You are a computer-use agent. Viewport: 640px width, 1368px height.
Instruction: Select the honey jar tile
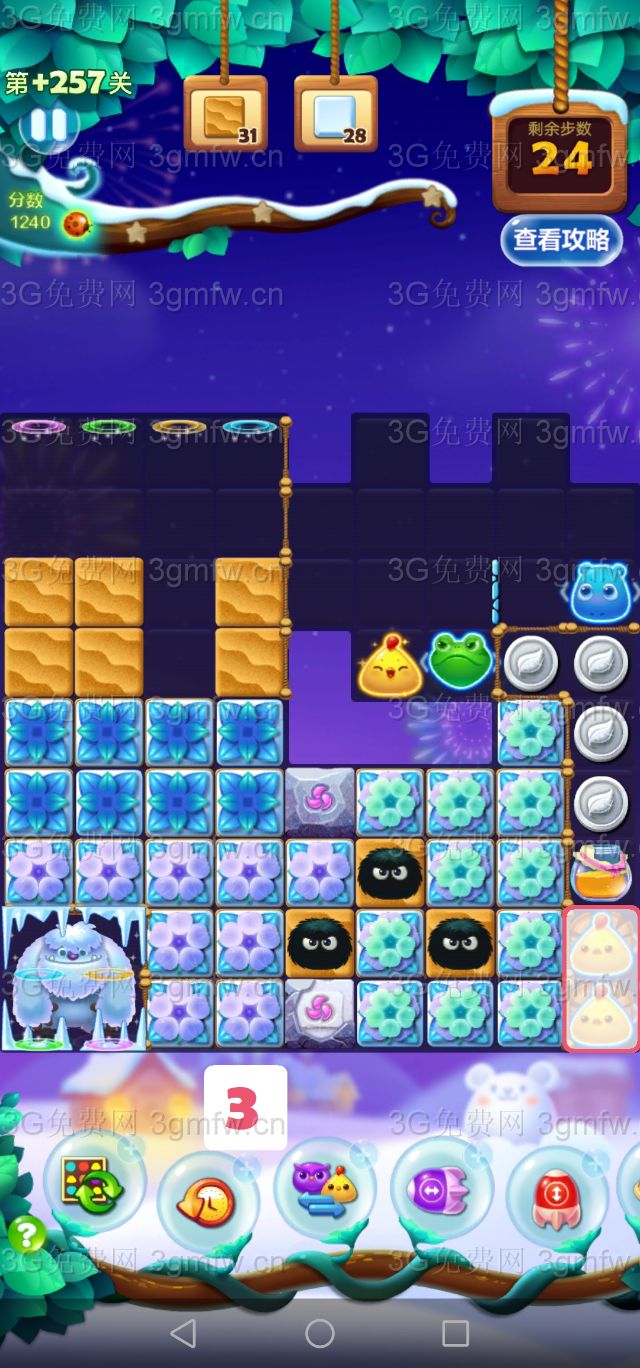[601, 871]
